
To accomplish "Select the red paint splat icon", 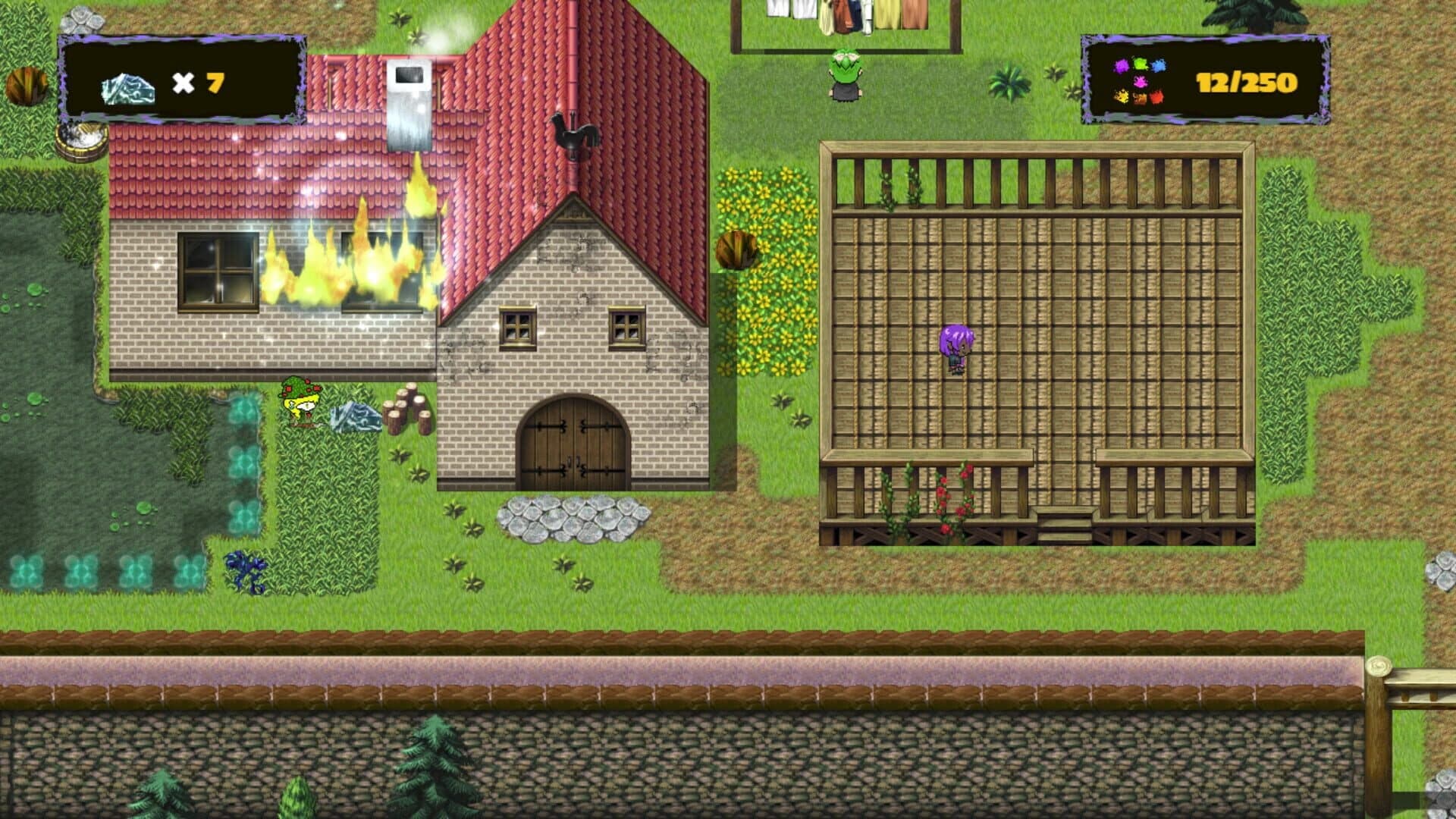I will [x=1157, y=97].
